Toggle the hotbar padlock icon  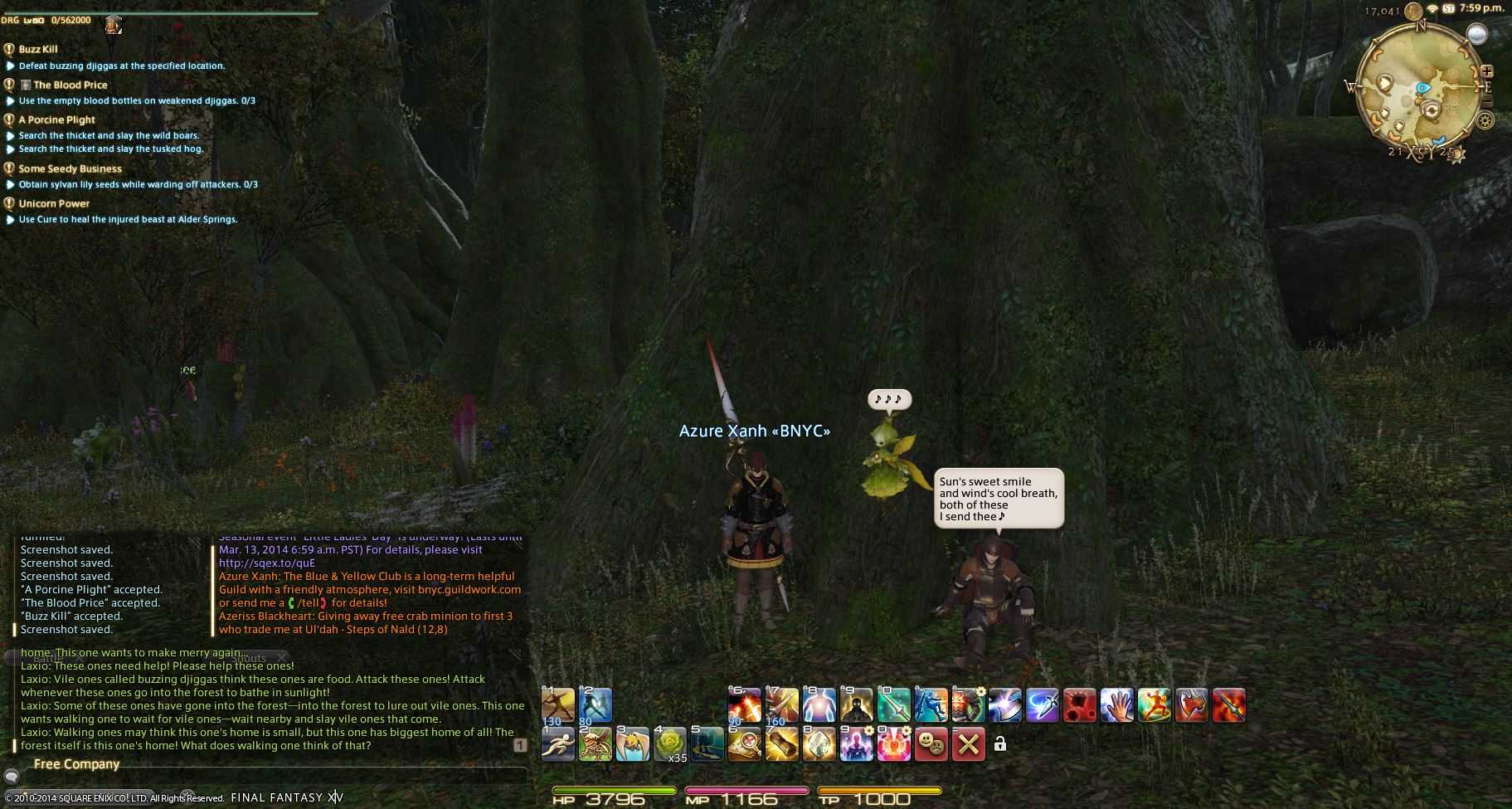(x=1000, y=744)
